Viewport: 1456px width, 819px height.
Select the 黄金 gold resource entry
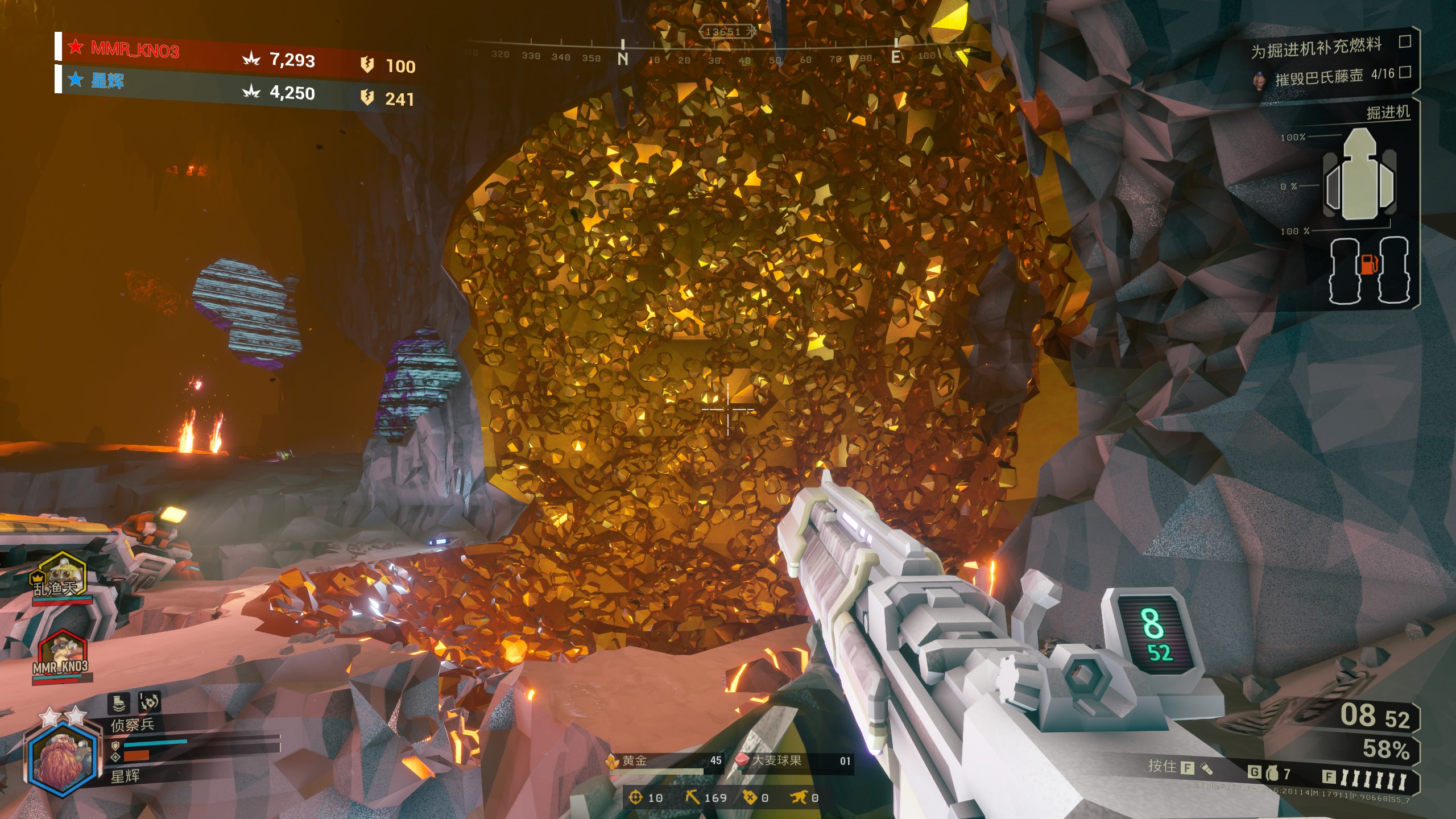click(x=665, y=762)
